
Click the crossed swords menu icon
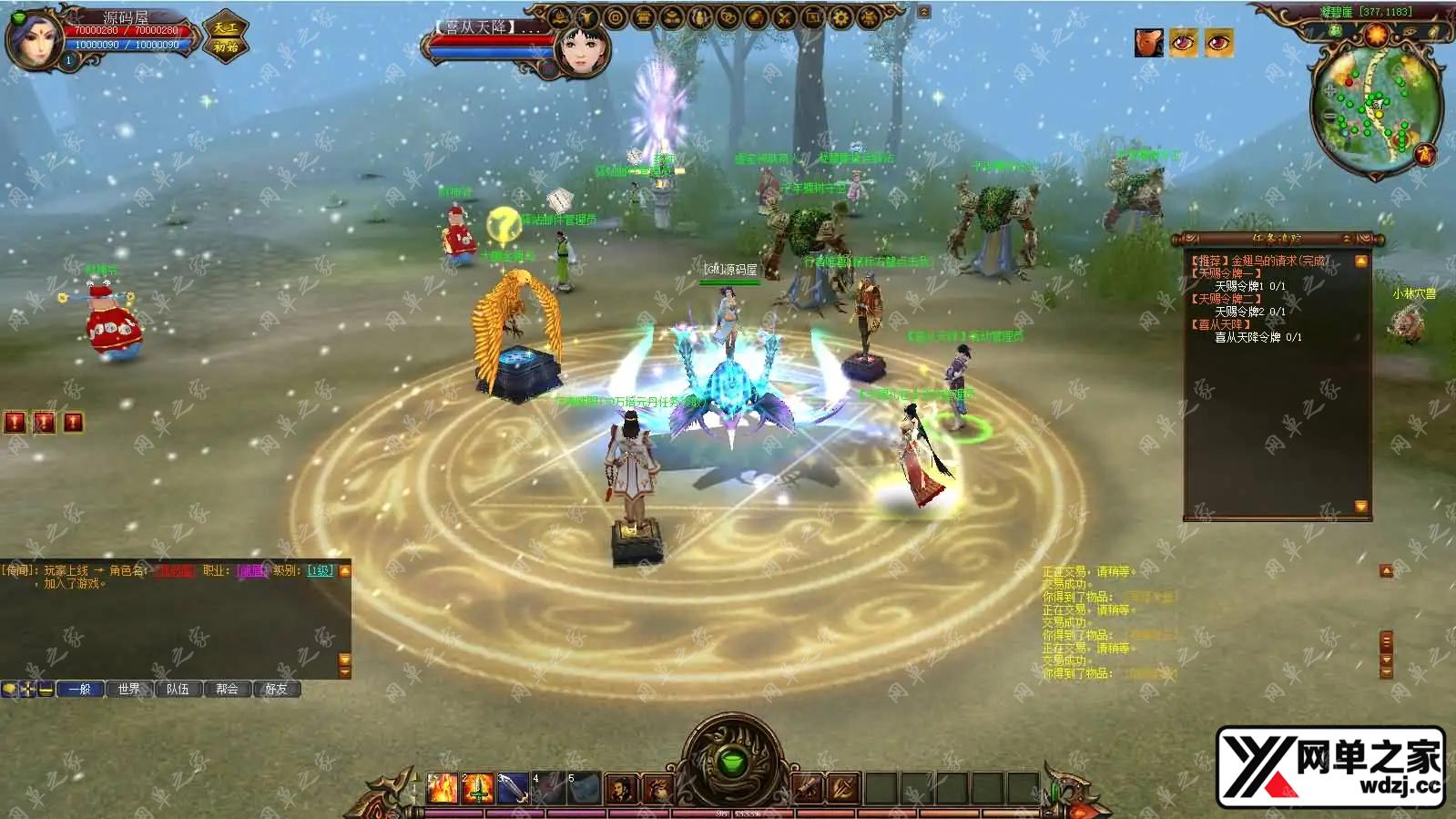pos(783,17)
